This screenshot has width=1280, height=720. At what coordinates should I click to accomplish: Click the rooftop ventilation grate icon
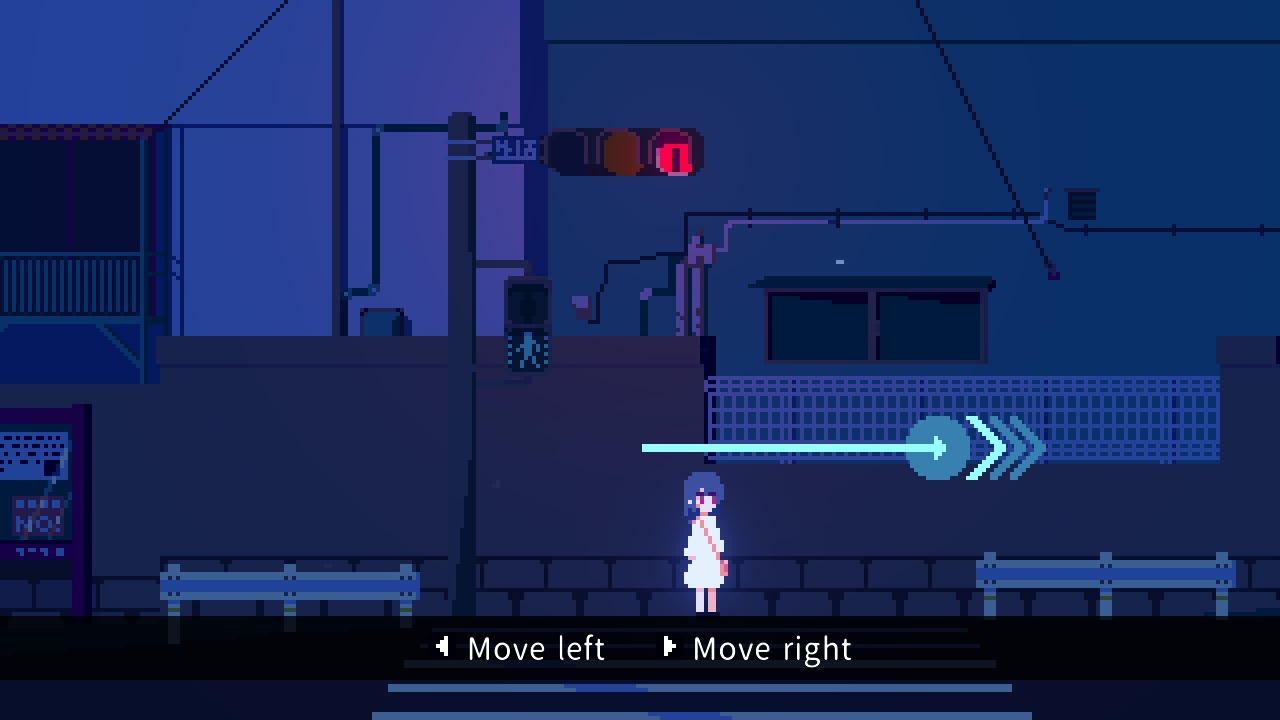click(1080, 205)
